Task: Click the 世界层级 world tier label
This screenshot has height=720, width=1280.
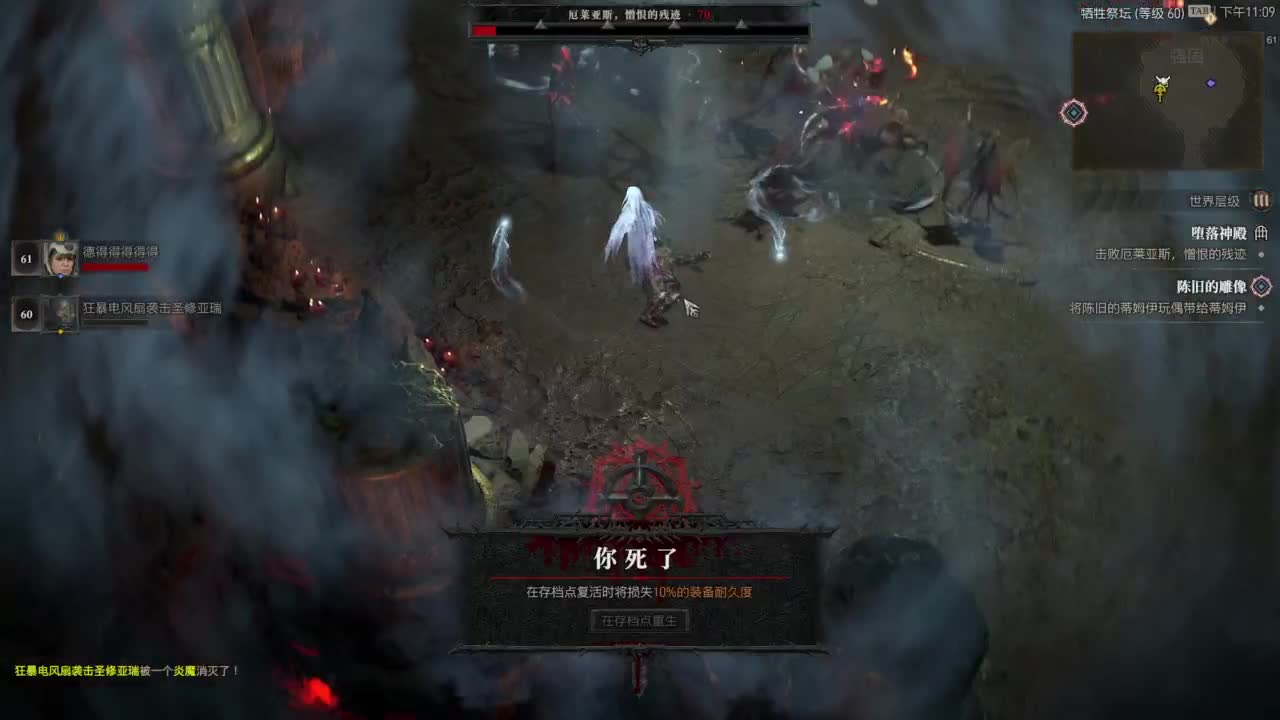Action: [x=1212, y=200]
